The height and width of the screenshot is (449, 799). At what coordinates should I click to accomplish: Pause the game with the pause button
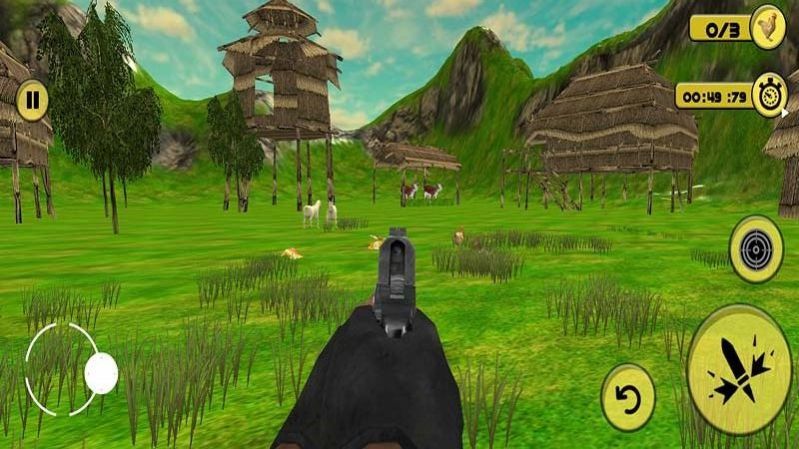coord(32,100)
